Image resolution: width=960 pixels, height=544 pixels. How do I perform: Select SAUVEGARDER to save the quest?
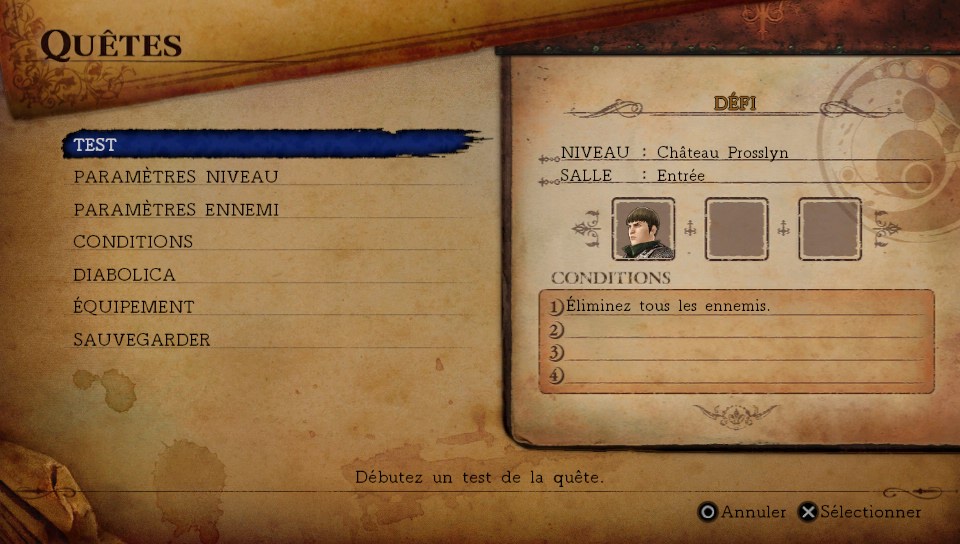pyautogui.click(x=141, y=340)
